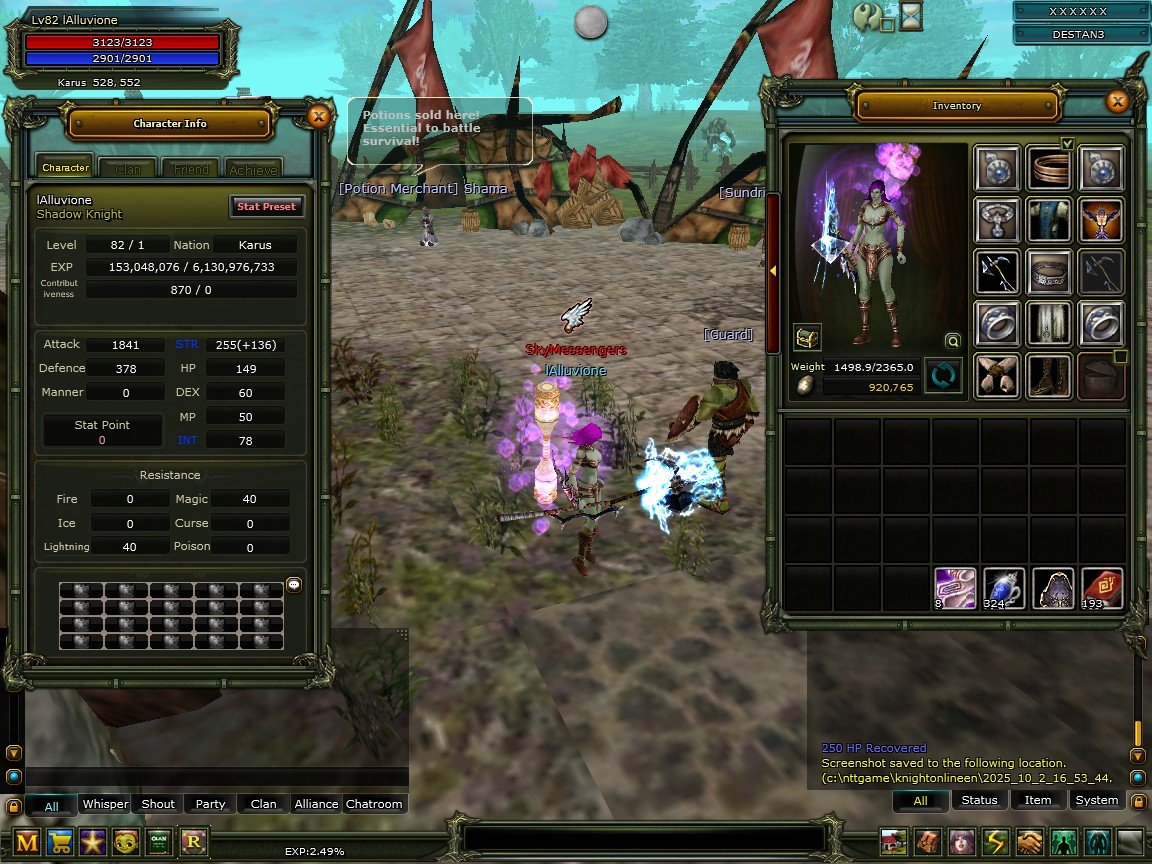Select the blue potion stack of 324
Viewport: 1152px width, 864px height.
(1002, 589)
